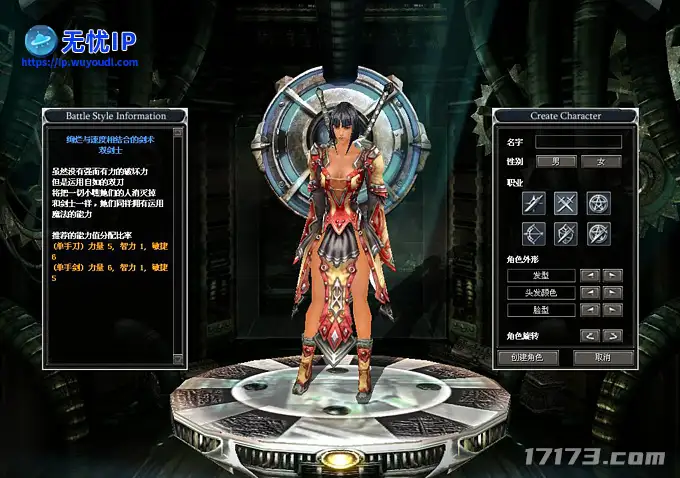Image resolution: width=680 pixels, height=478 pixels.
Task: Rotate the character right (角色旋转)
Action: click(612, 336)
